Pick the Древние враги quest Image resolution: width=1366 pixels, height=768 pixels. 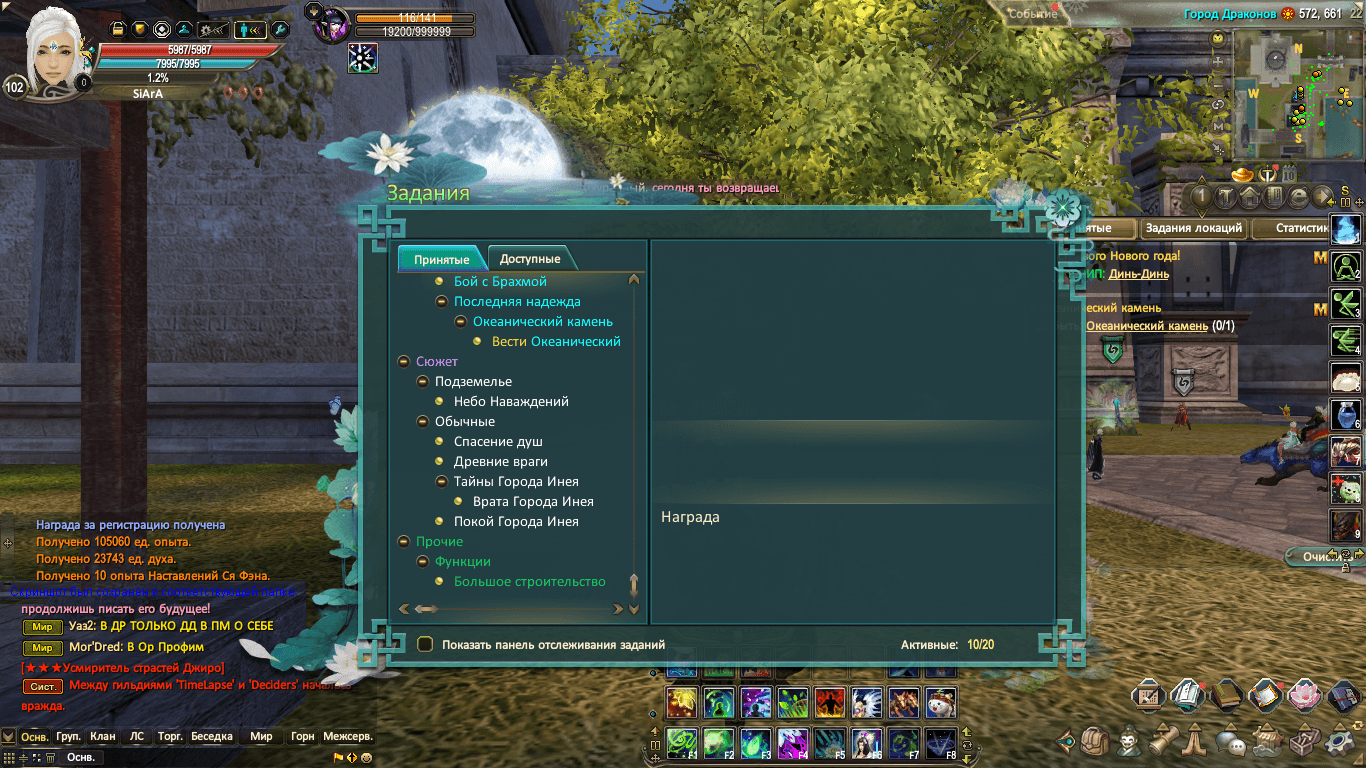(x=500, y=461)
